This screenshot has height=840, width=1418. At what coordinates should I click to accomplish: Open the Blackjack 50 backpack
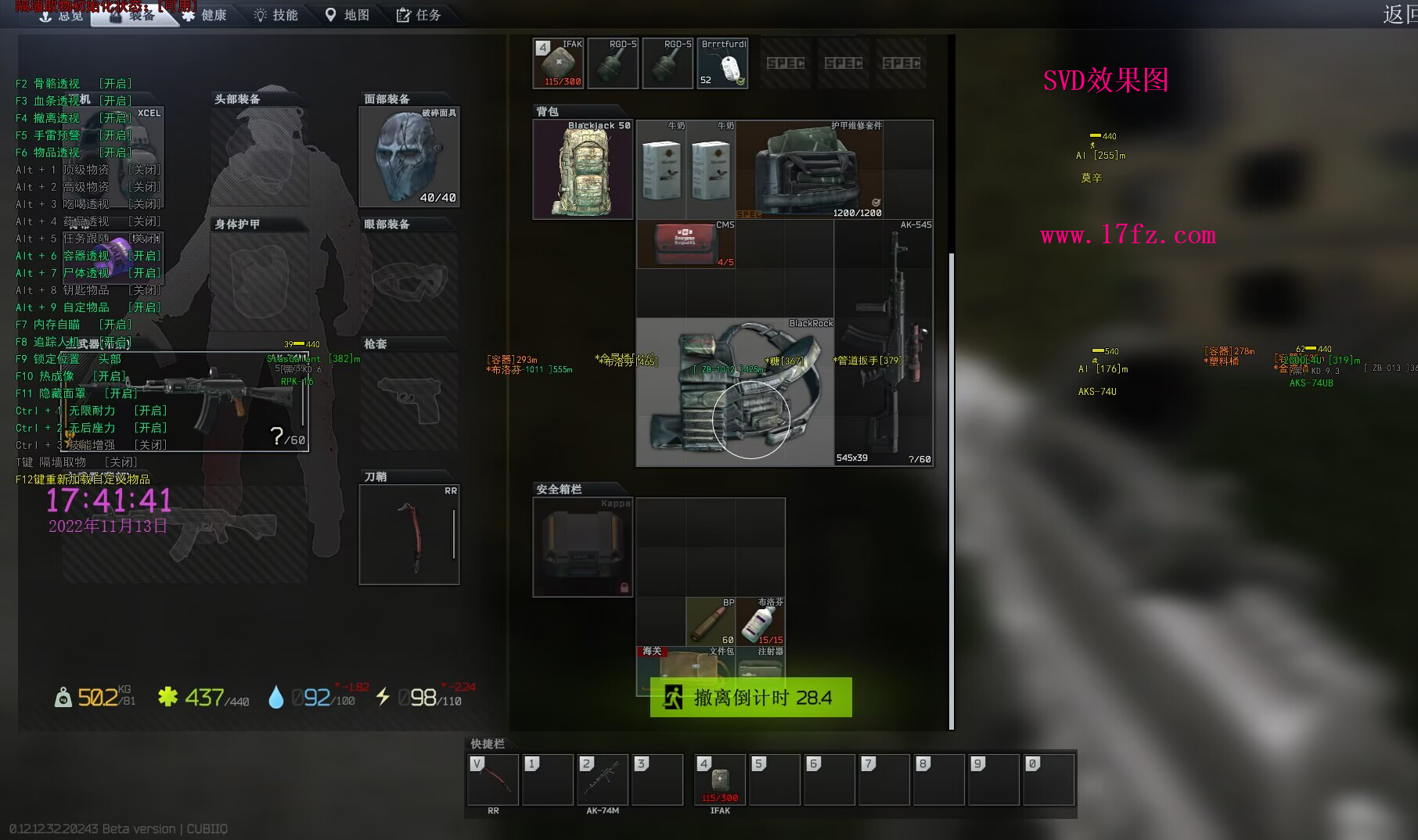582,168
